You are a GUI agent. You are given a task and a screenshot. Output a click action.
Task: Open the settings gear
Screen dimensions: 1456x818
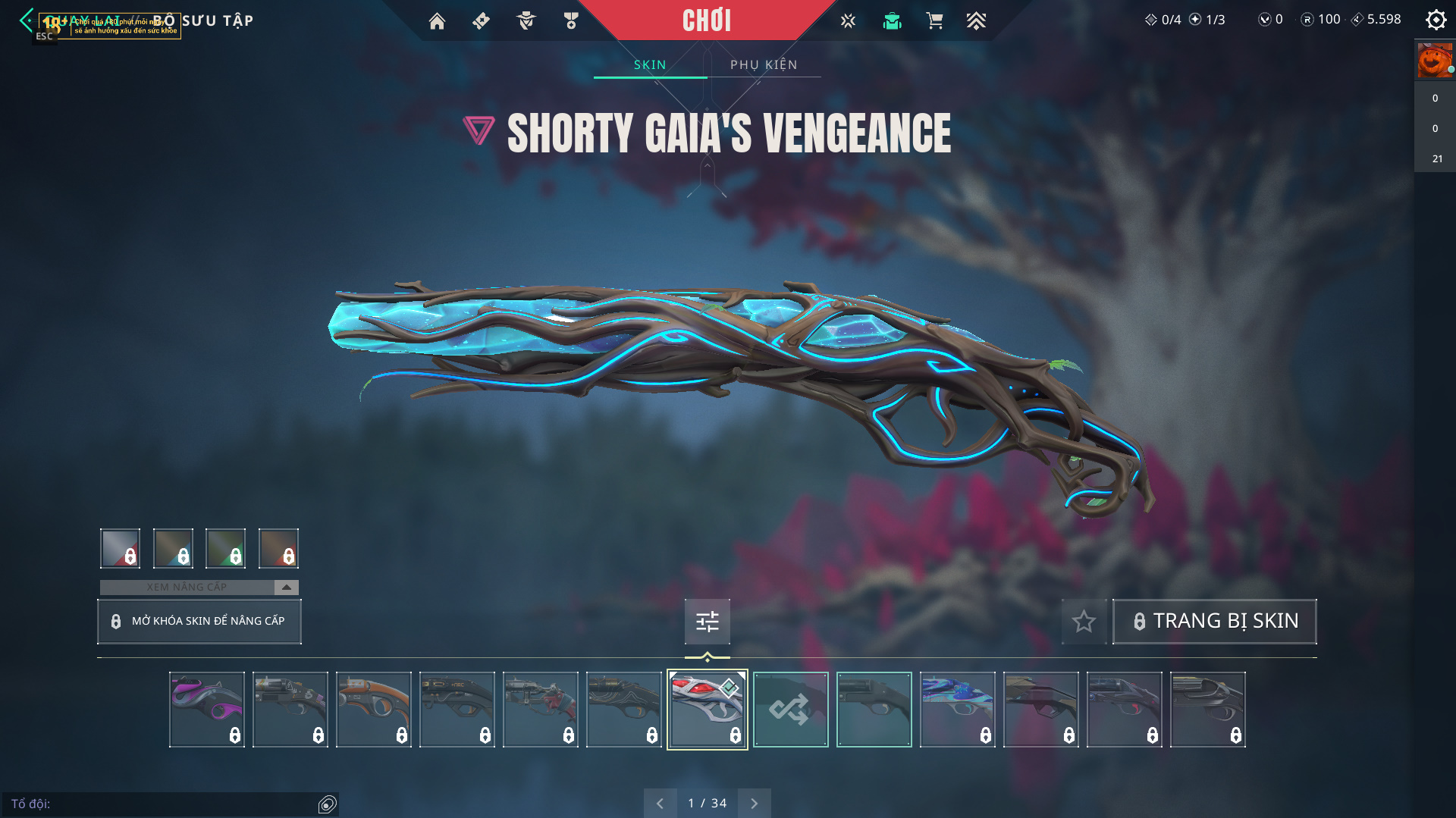pos(1436,20)
